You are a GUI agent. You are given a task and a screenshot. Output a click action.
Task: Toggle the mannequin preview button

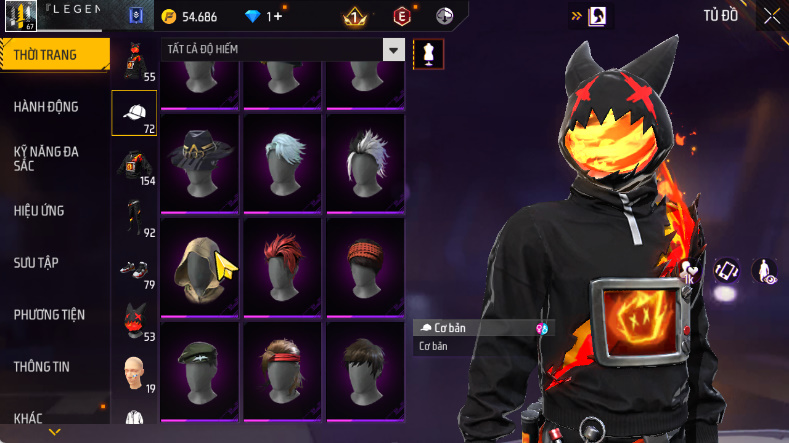(428, 53)
